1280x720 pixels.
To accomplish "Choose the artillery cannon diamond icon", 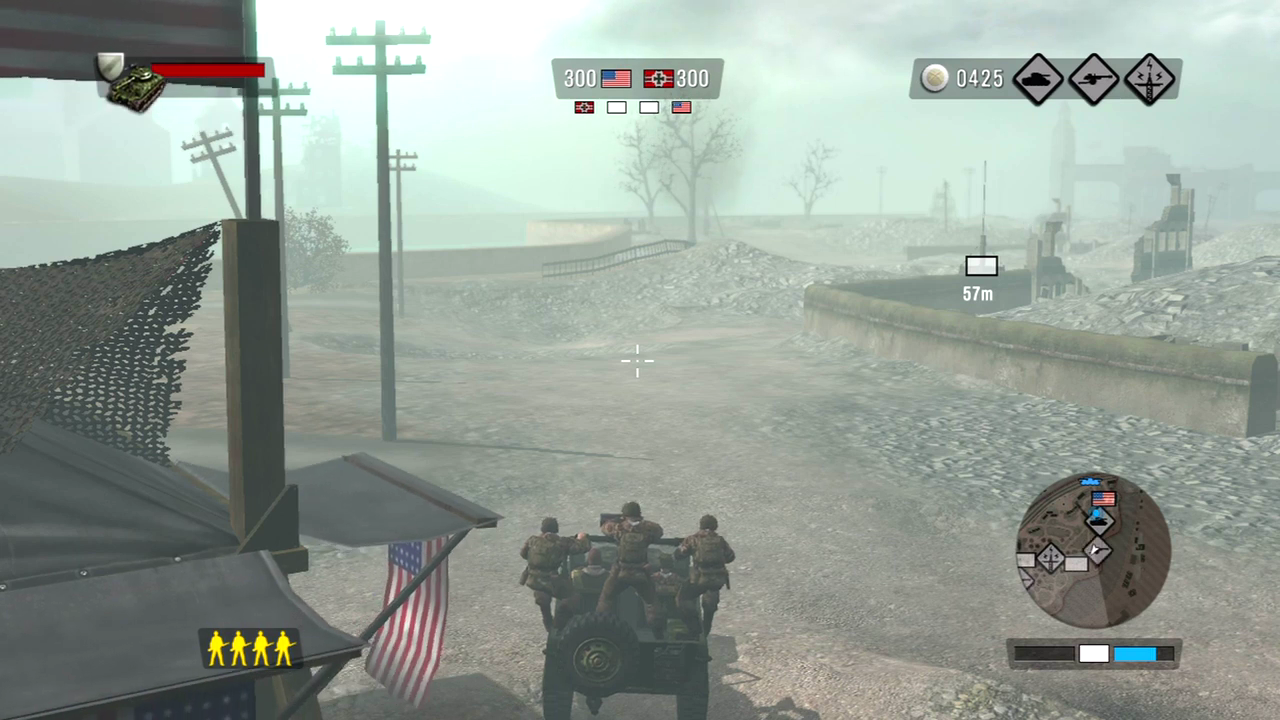I will pyautogui.click(x=1093, y=79).
